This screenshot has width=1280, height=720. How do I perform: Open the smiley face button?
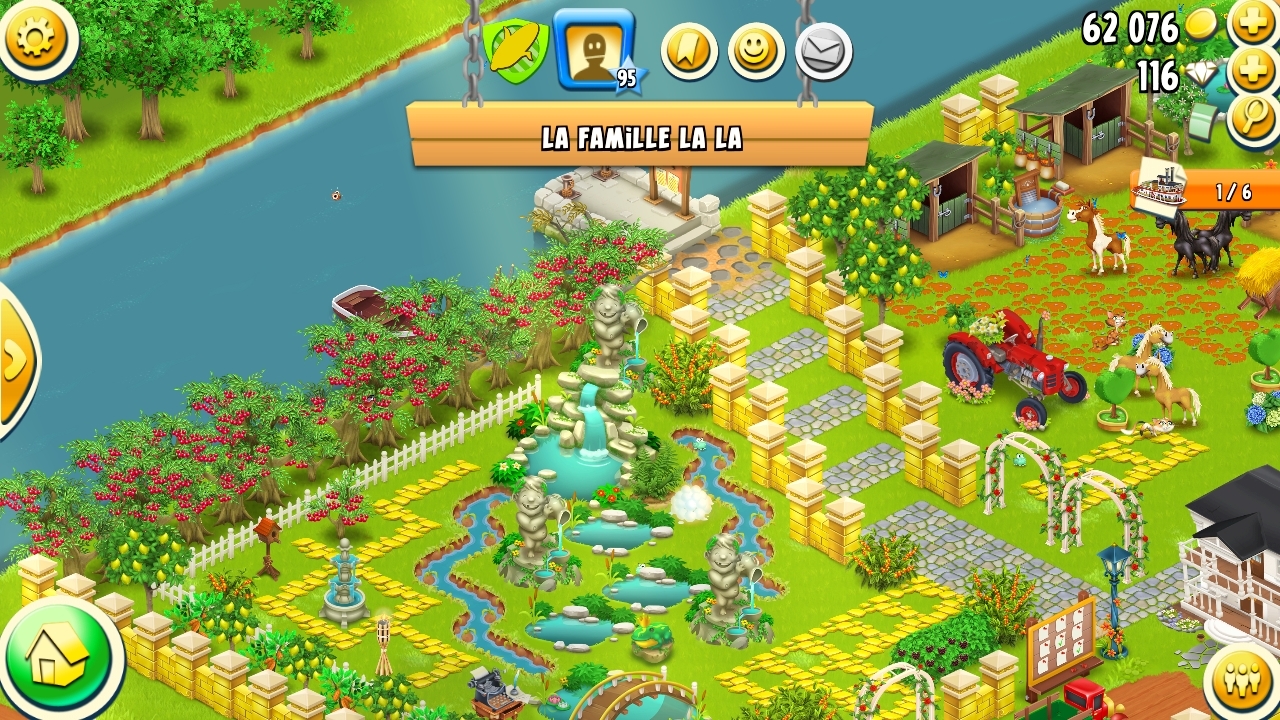(756, 51)
